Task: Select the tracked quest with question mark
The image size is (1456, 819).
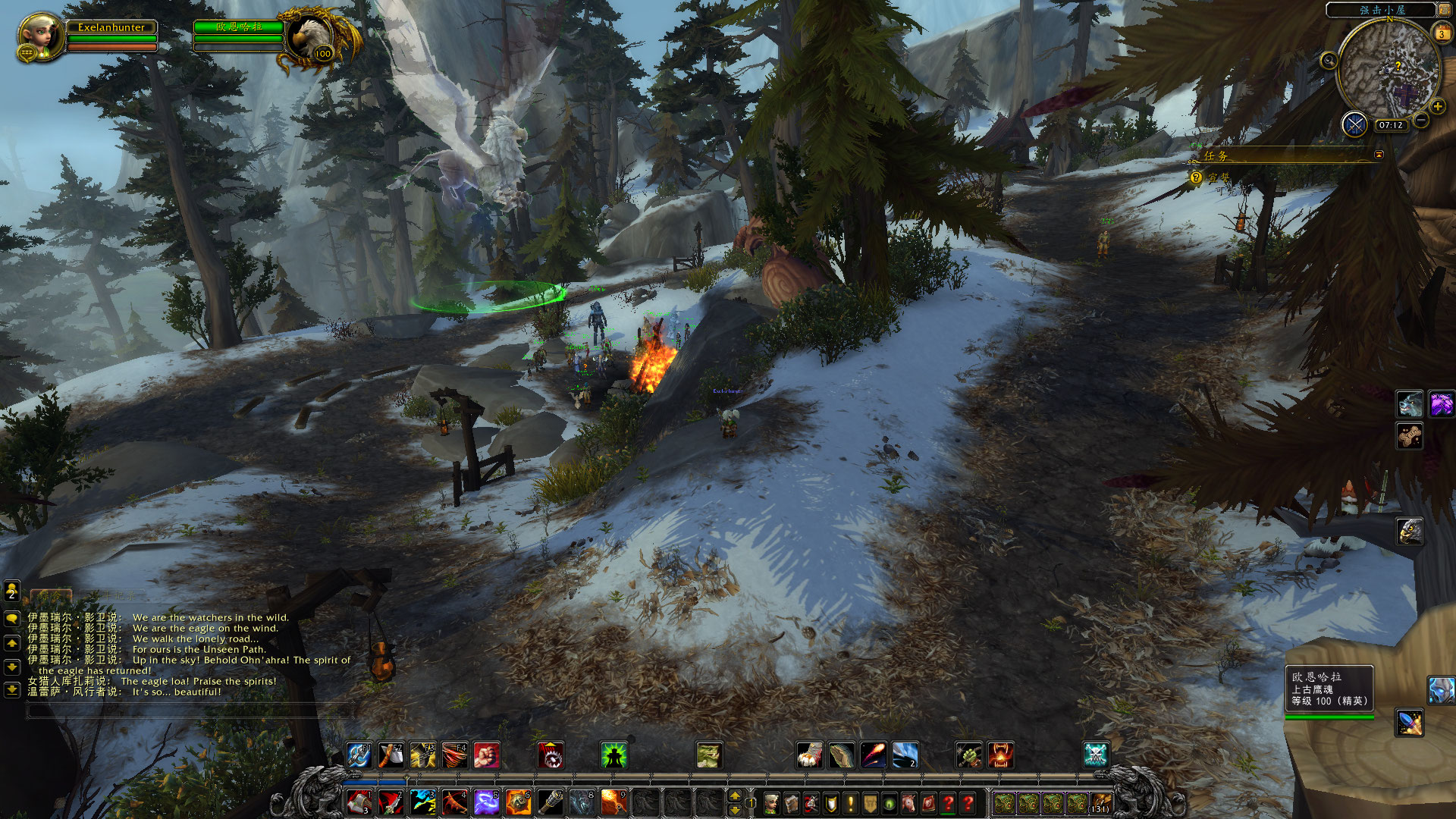Action: tap(1196, 177)
